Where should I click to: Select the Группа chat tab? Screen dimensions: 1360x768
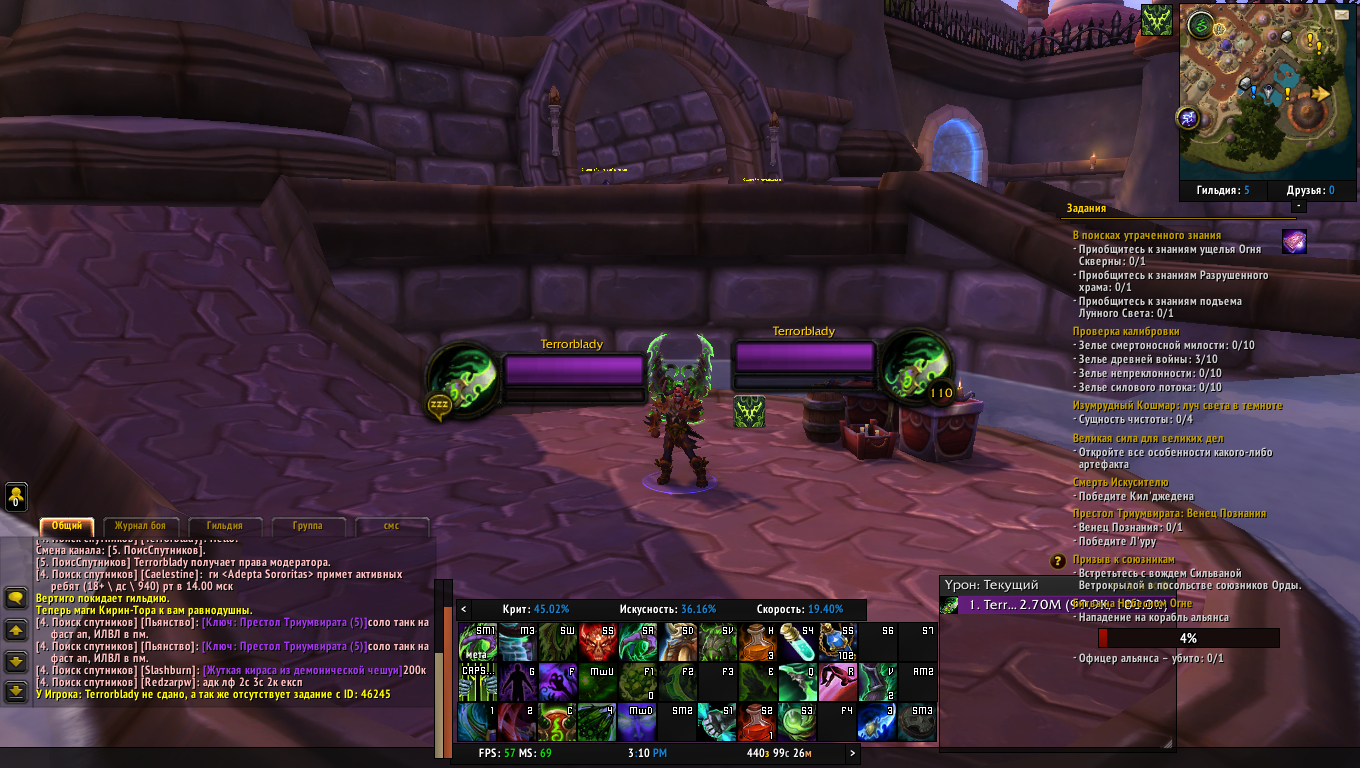[307, 526]
